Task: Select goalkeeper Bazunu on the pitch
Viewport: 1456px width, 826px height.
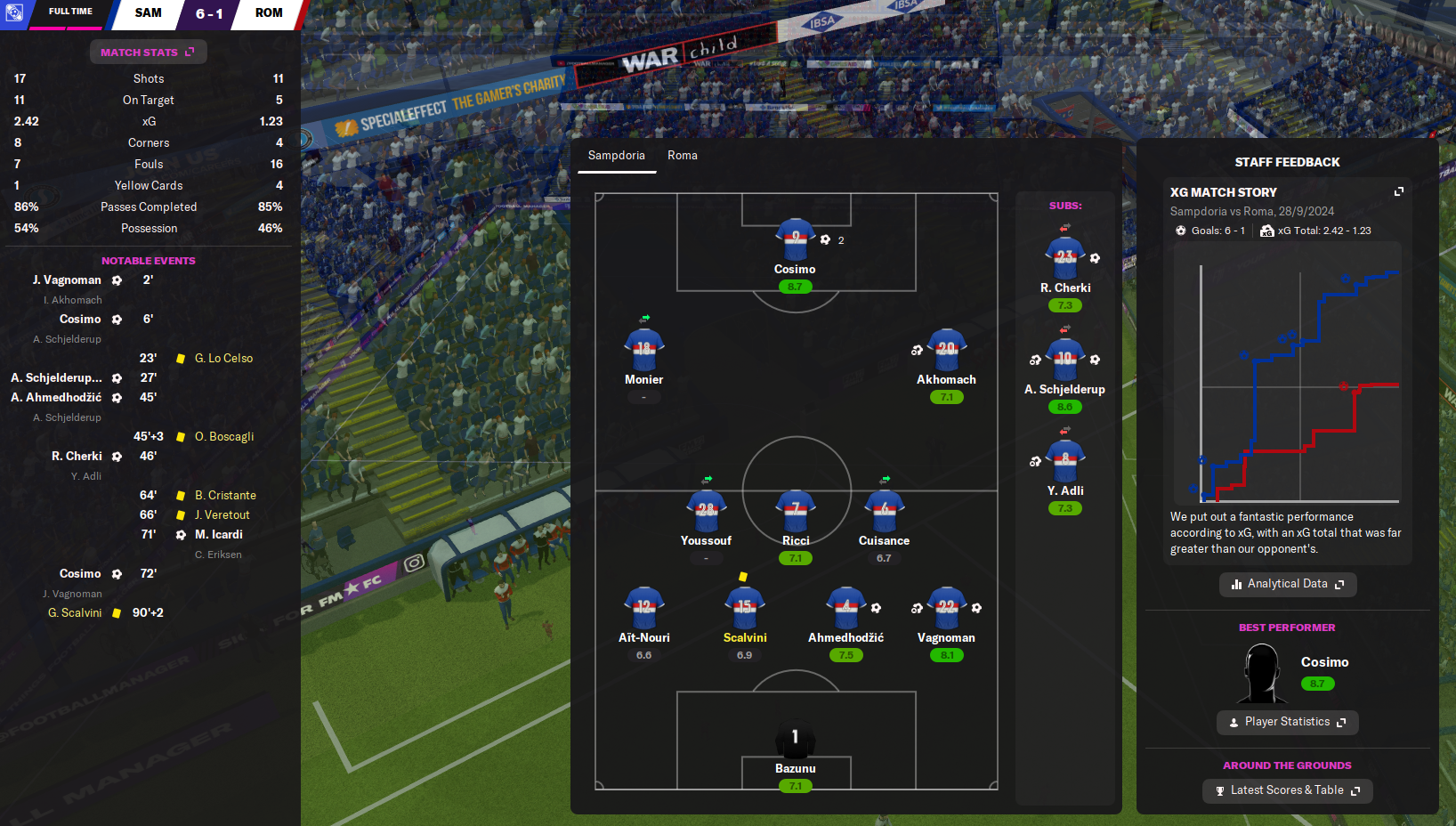Action: (795, 739)
